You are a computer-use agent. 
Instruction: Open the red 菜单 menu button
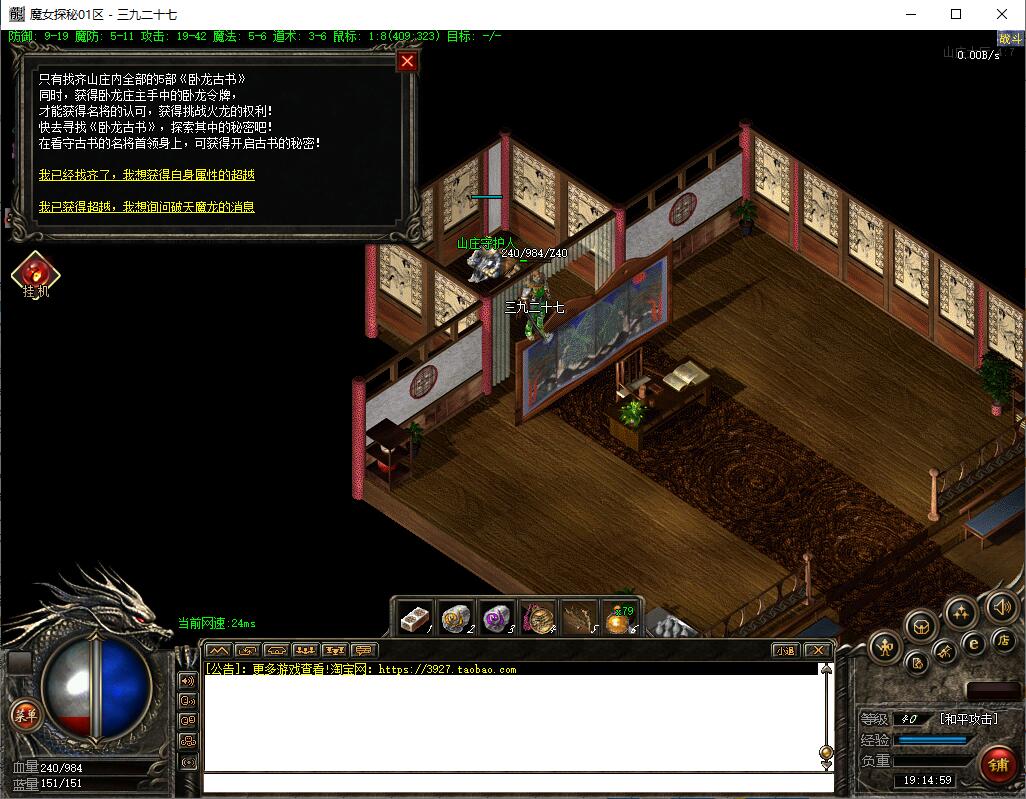pos(24,714)
